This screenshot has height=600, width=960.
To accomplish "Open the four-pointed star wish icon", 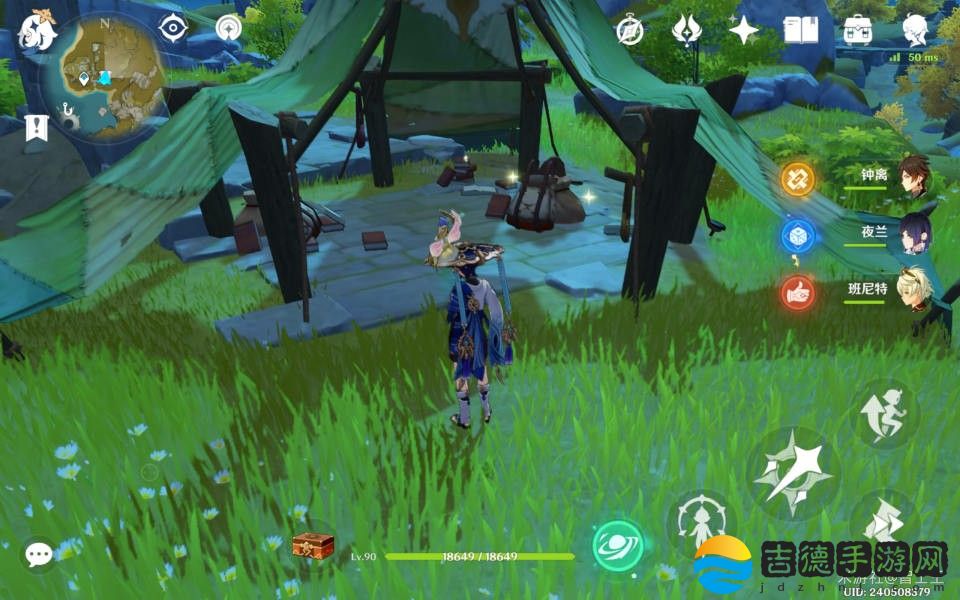I will 743,30.
